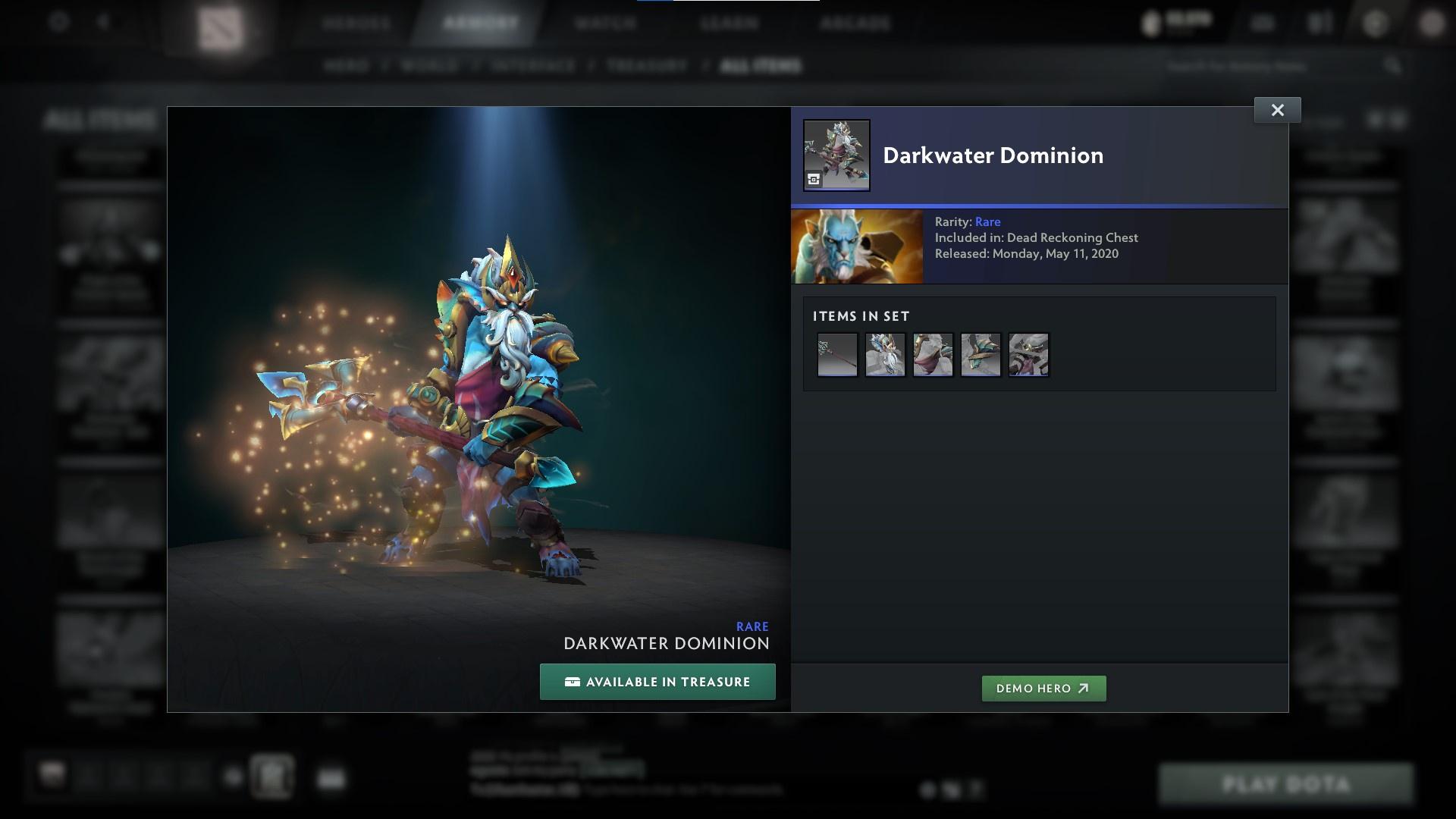View the second set item with shoulder armor

885,354
